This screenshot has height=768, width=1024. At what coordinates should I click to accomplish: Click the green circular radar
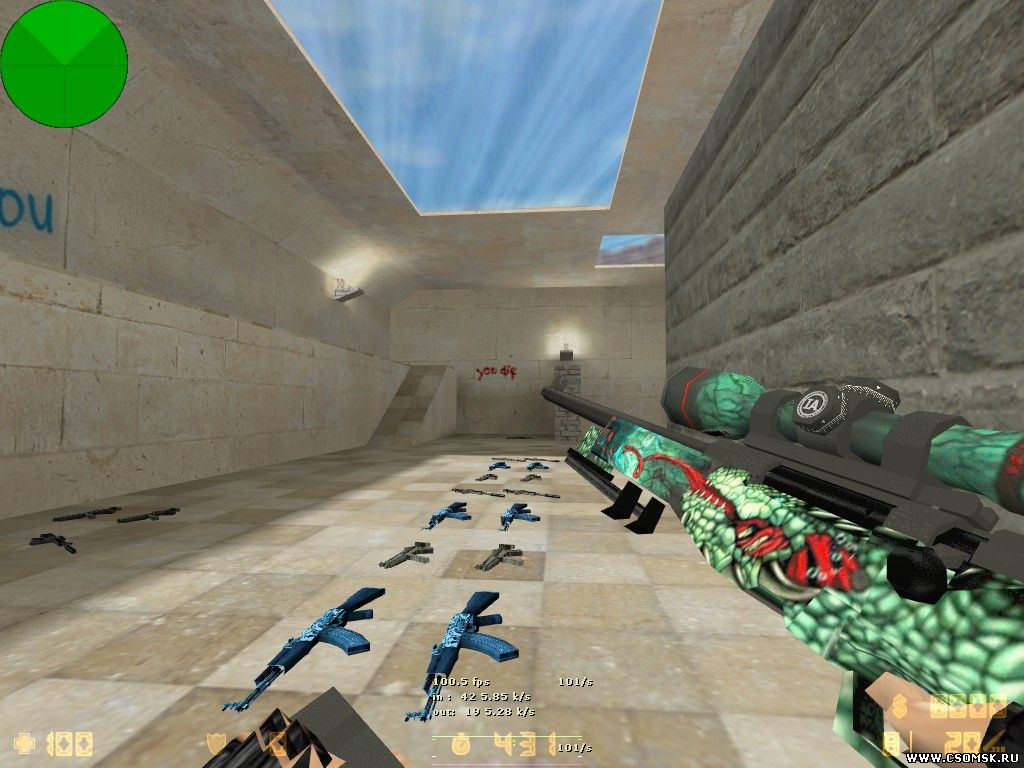pos(64,64)
